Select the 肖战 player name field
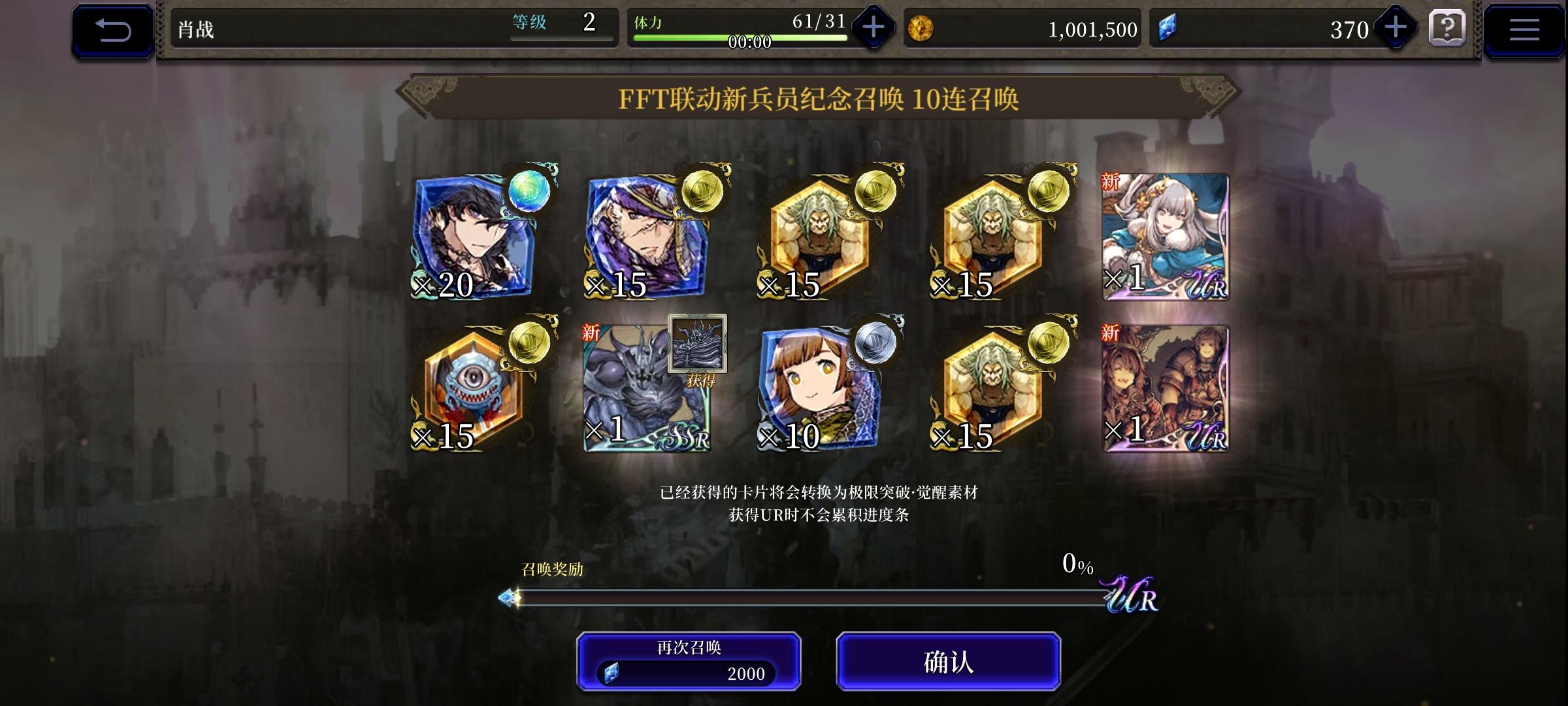The height and width of the screenshot is (706, 1568). pyautogui.click(x=196, y=27)
